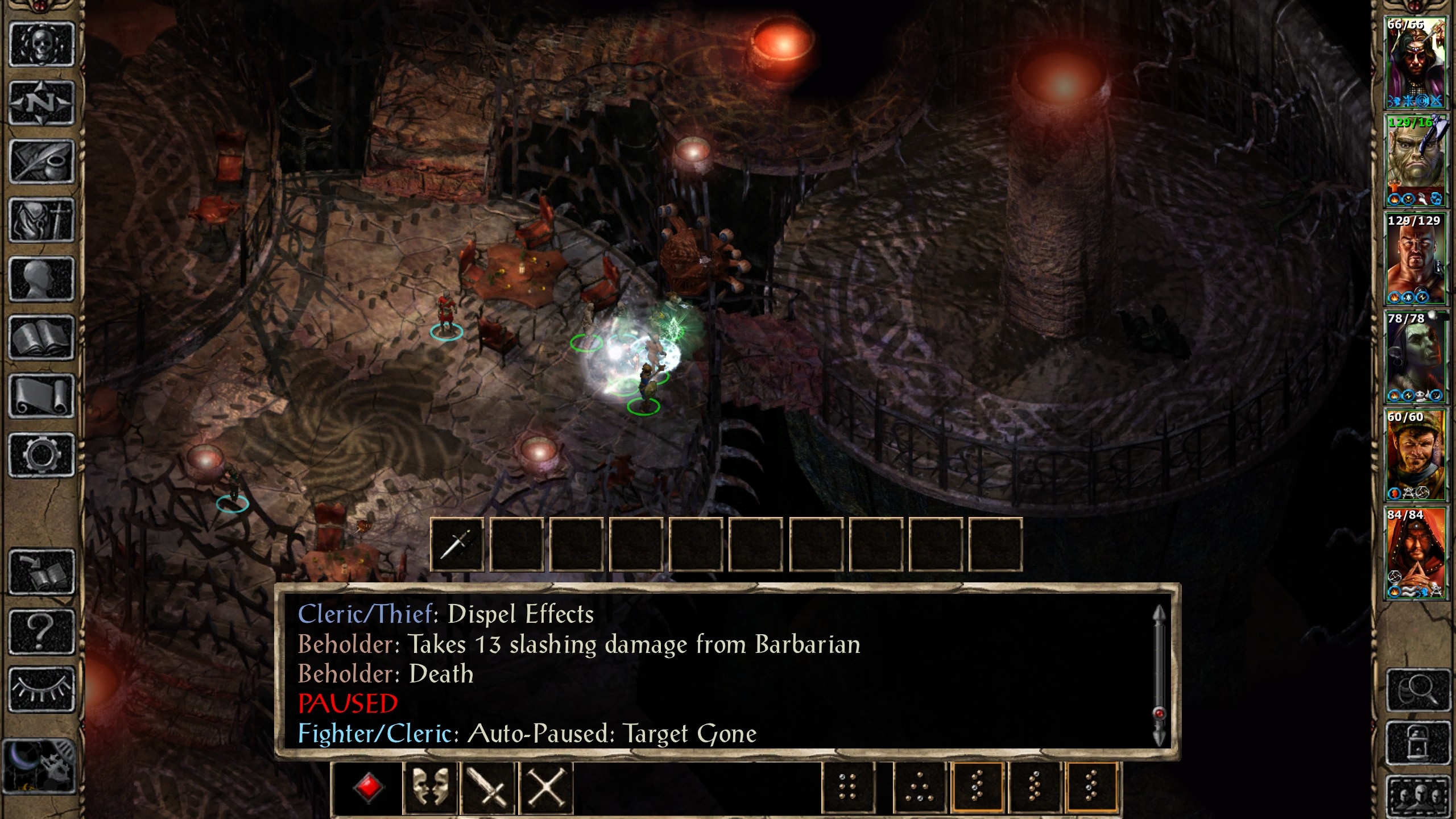Select the two-column party formation
1456x819 pixels.
pyautogui.click(x=847, y=788)
